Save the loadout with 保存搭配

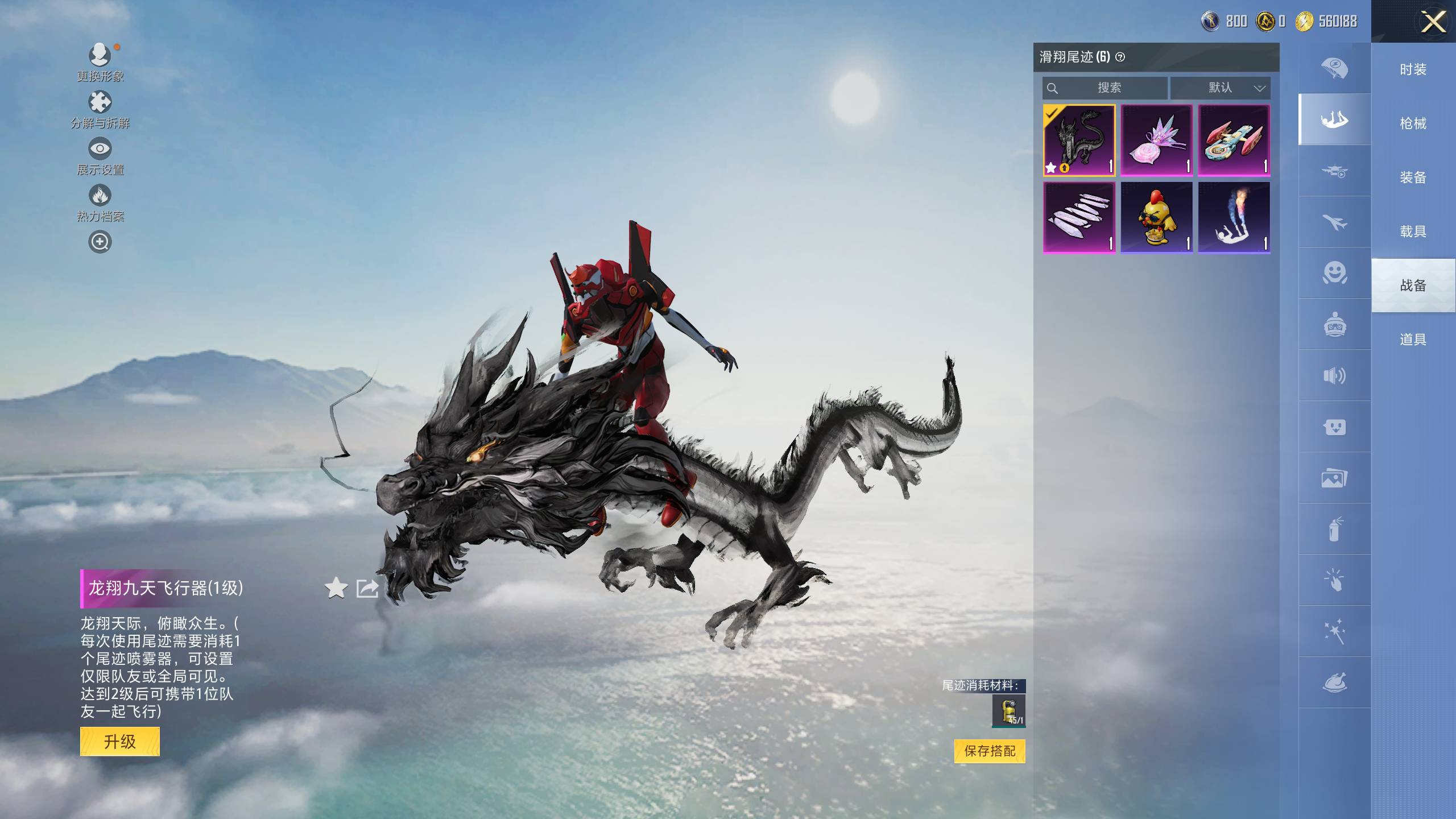pyautogui.click(x=990, y=751)
